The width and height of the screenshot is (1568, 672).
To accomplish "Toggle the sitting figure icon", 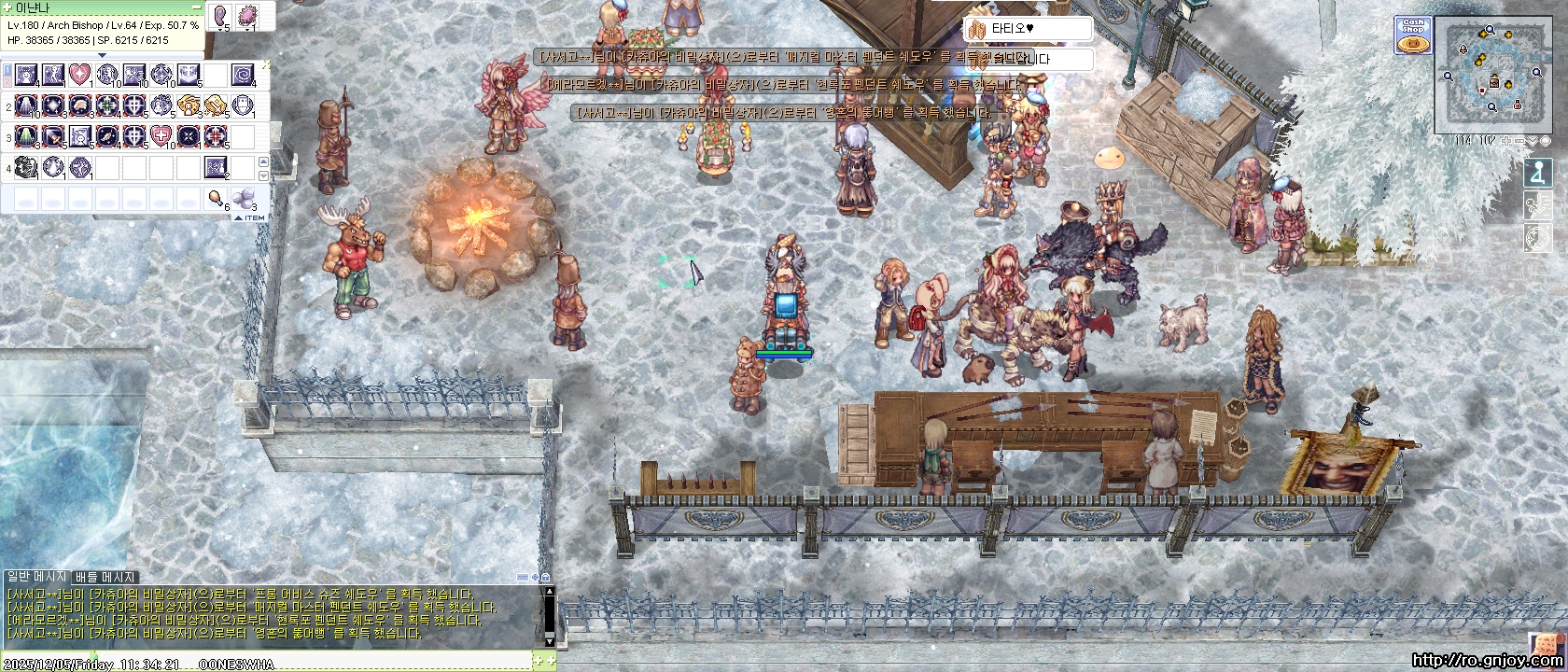I will pyautogui.click(x=1537, y=174).
